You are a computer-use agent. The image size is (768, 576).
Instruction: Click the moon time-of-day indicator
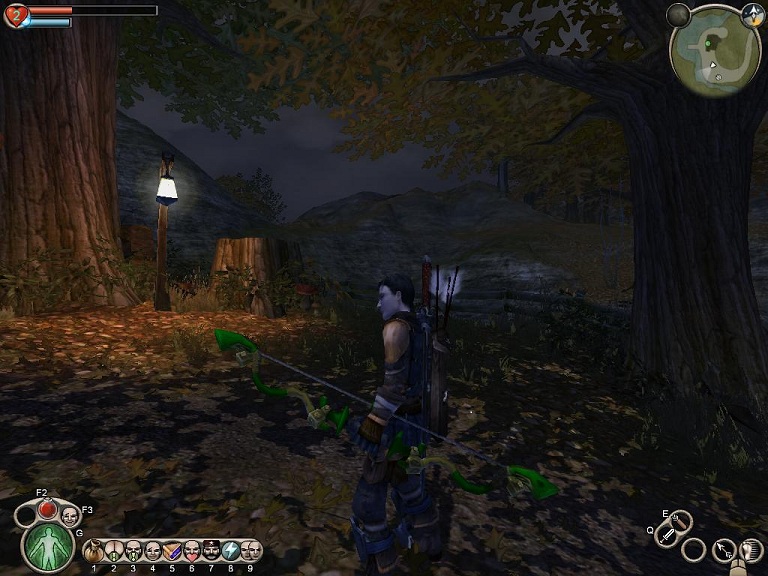679,14
